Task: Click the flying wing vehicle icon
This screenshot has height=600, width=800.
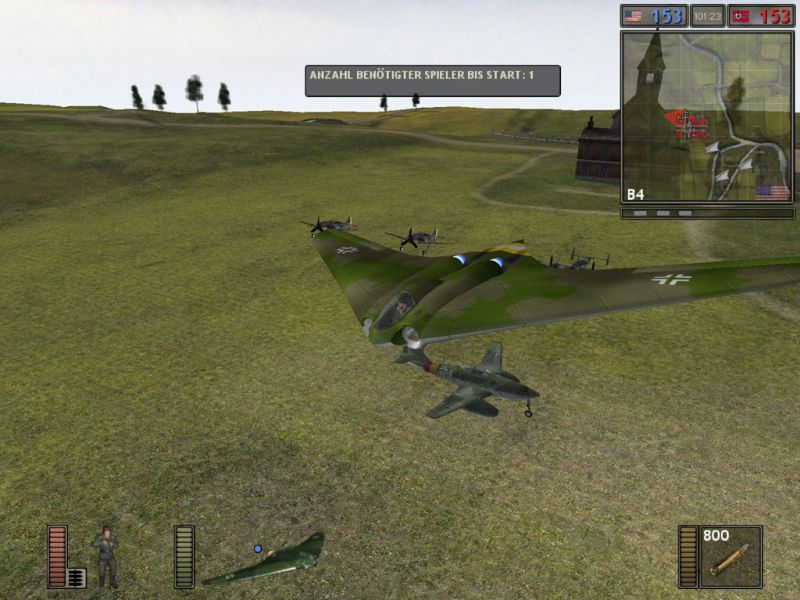Action: [x=265, y=561]
